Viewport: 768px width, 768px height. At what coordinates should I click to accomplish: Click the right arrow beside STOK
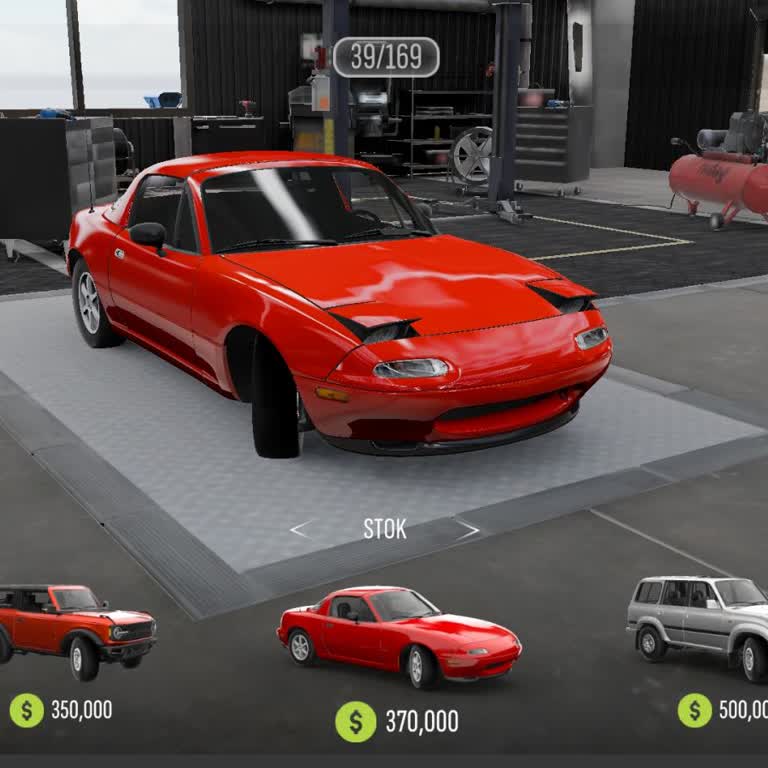click(x=467, y=529)
